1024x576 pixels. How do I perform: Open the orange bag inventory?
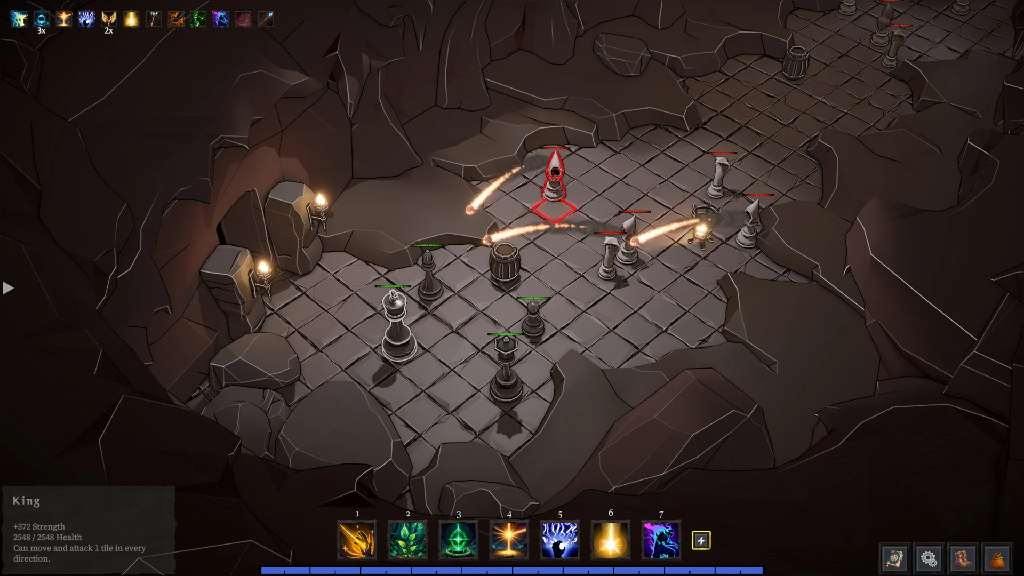tap(997, 558)
